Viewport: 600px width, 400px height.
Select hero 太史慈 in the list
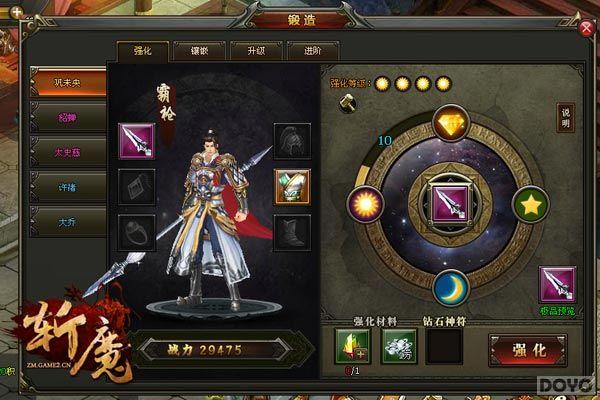[x=68, y=152]
